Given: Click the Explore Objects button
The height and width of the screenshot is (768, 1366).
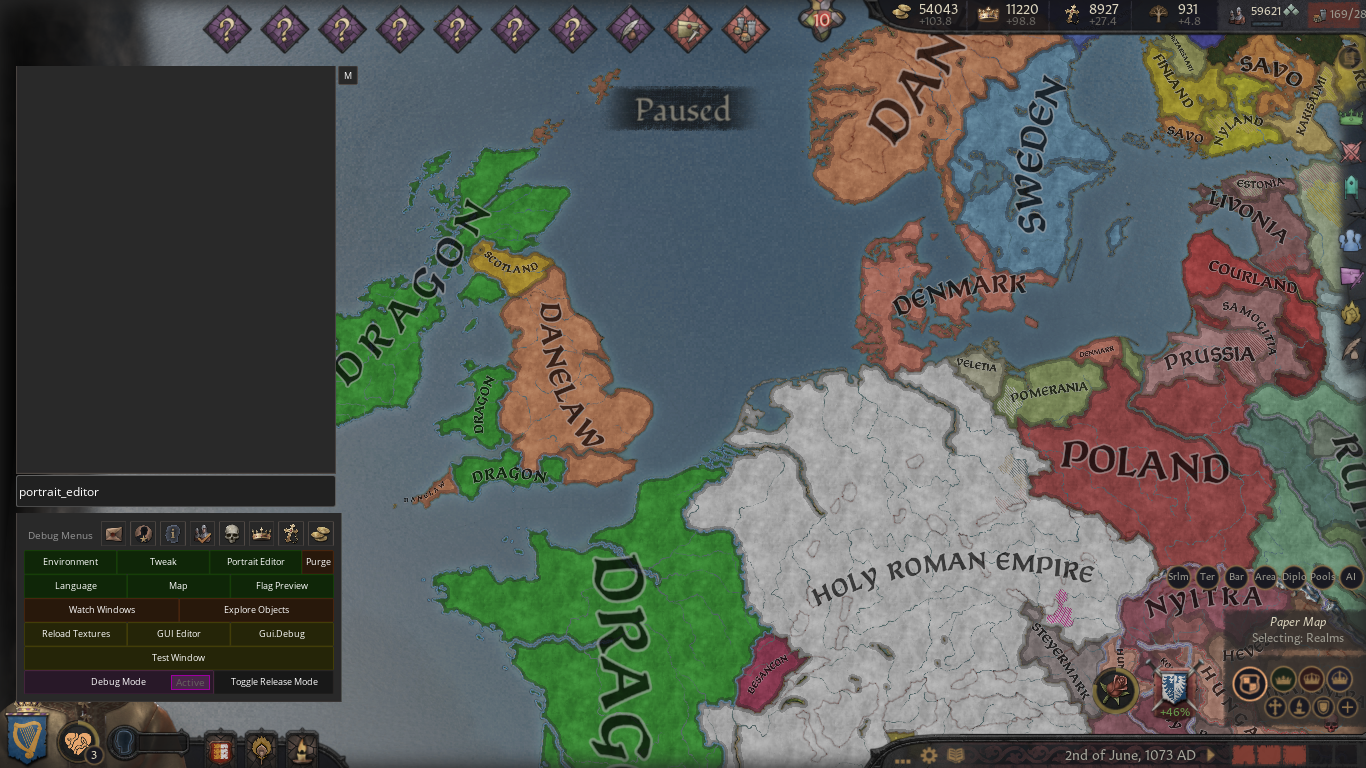Looking at the screenshot, I should 255,609.
